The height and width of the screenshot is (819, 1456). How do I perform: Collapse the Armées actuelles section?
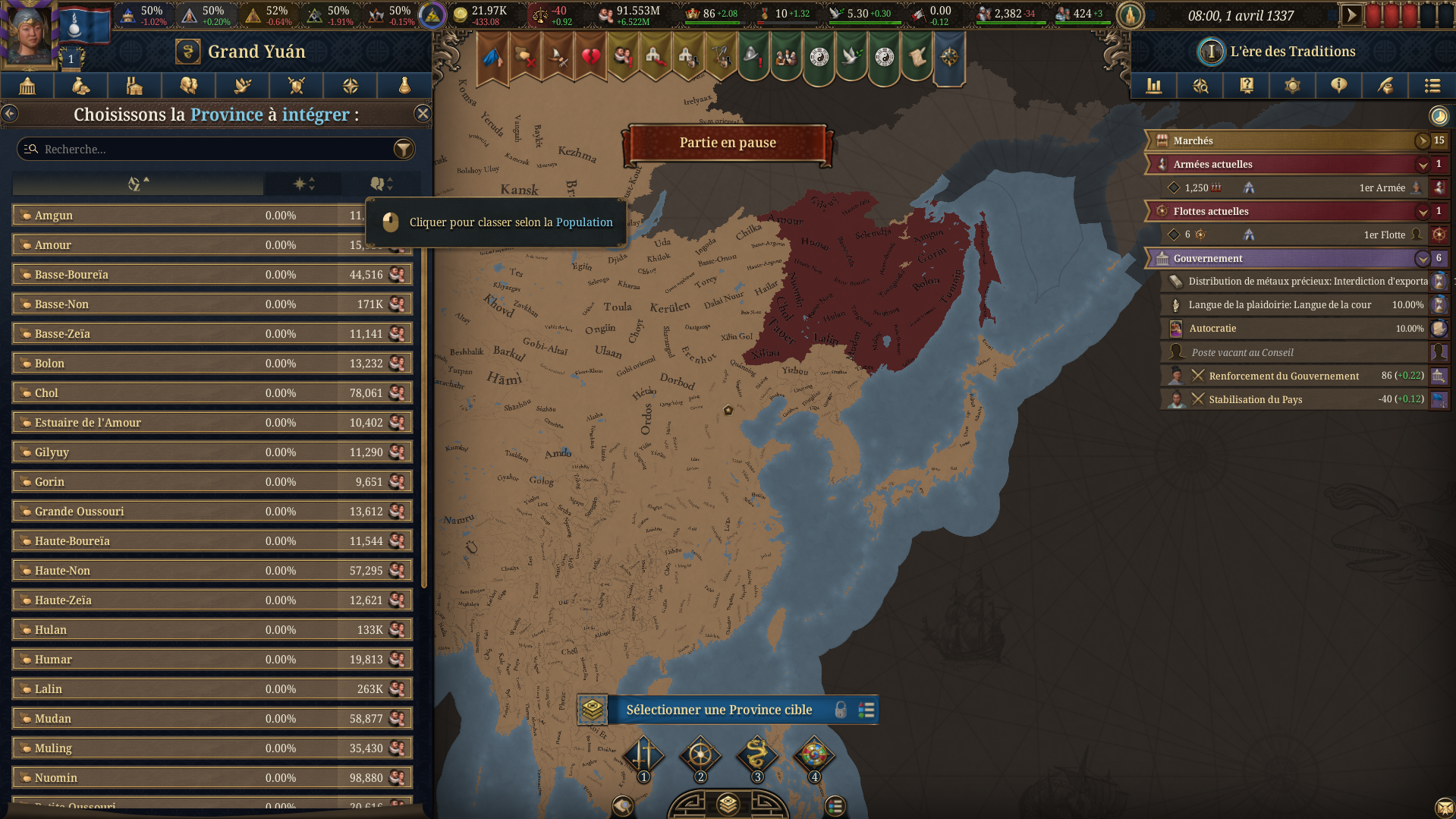click(1423, 164)
